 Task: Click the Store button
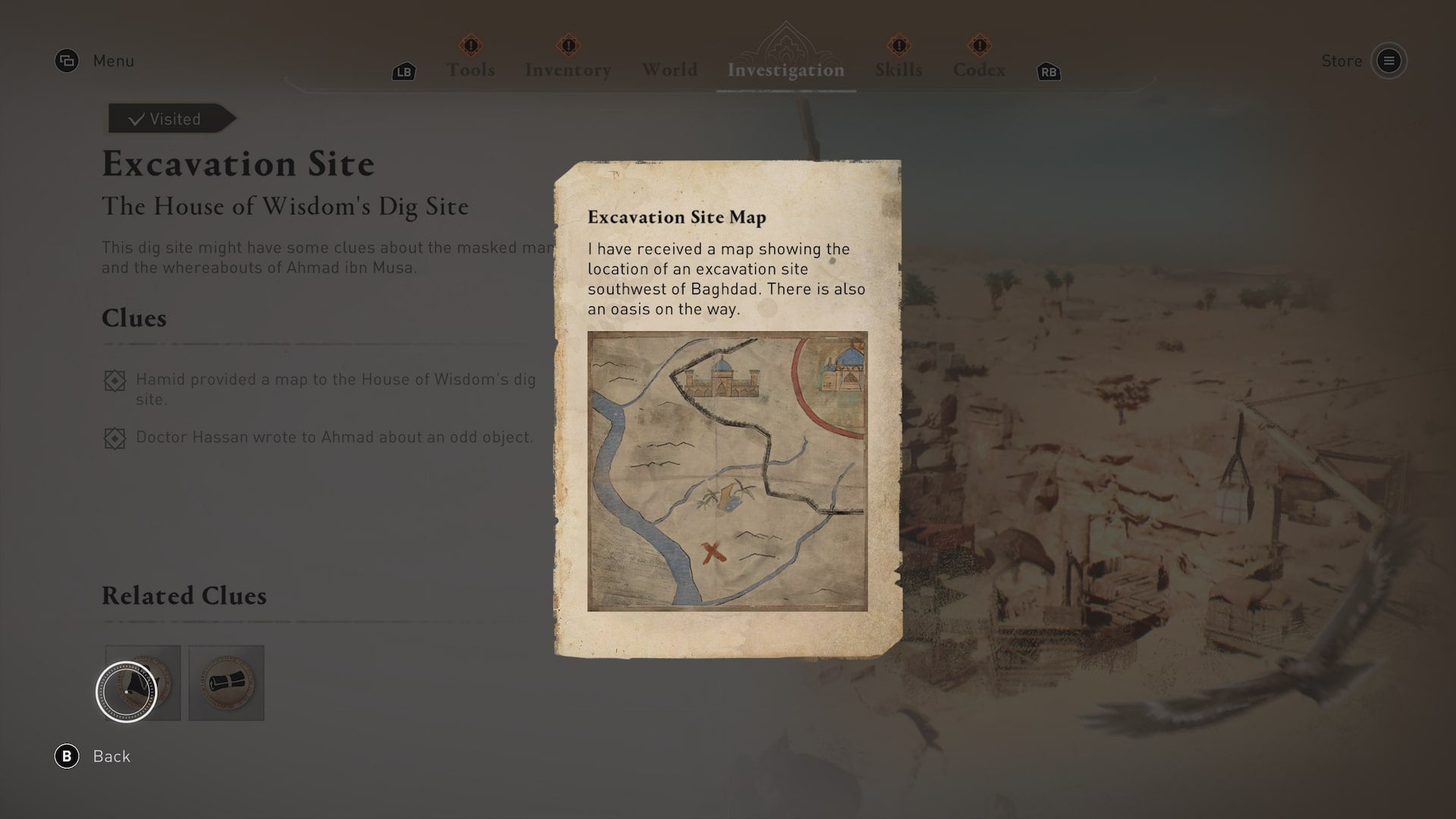1342,61
